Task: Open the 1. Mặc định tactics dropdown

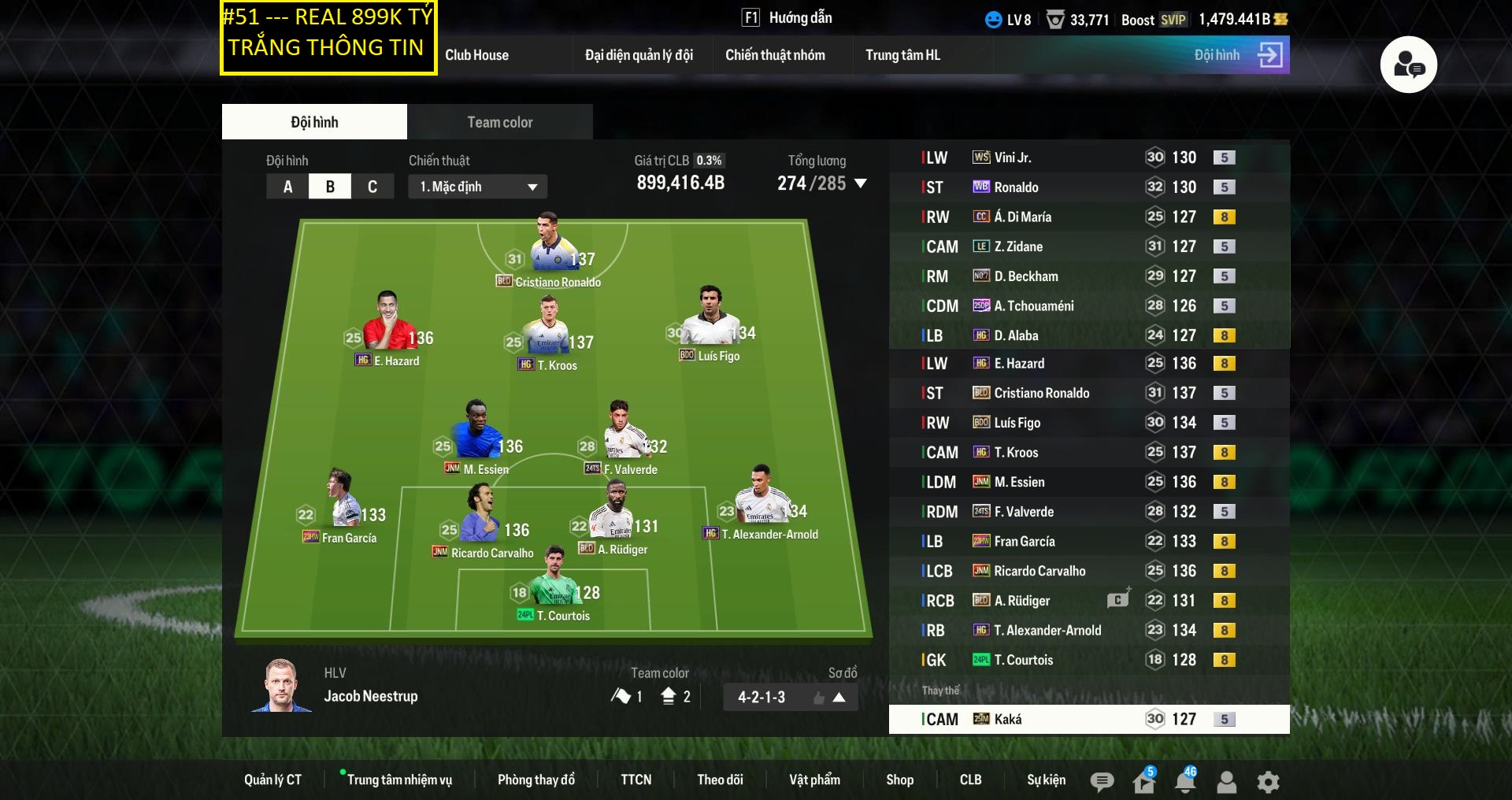Action: click(476, 187)
